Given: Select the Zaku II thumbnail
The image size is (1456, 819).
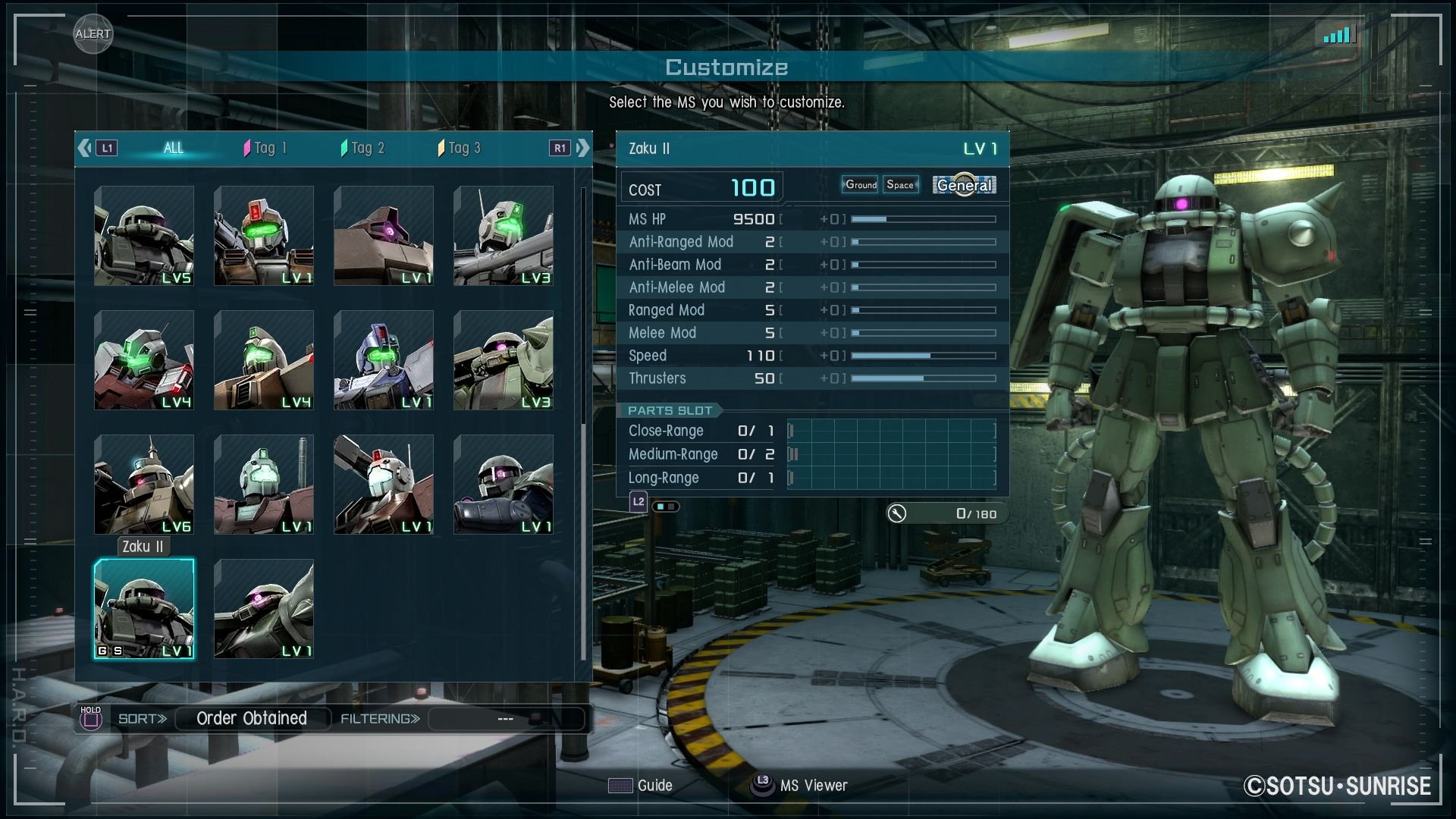Looking at the screenshot, I should point(143,609).
